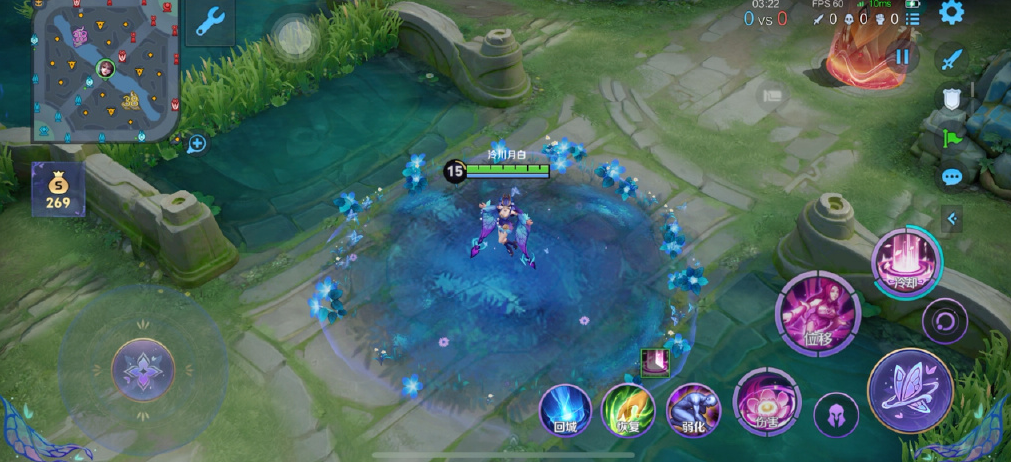Click the blue wrench tool button
This screenshot has height=462, width=1011.
click(x=210, y=22)
